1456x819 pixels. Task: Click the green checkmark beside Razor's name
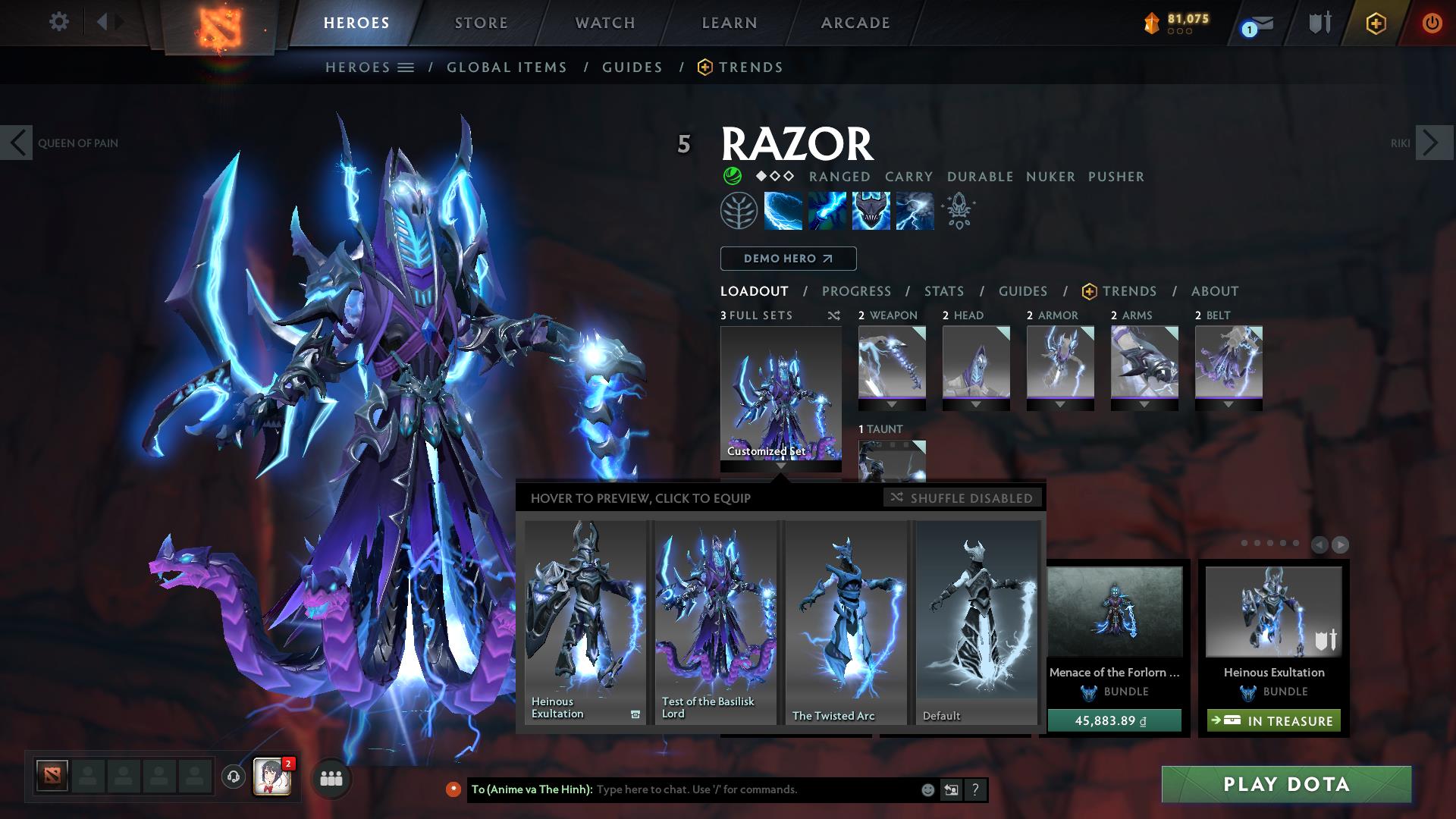tap(732, 176)
